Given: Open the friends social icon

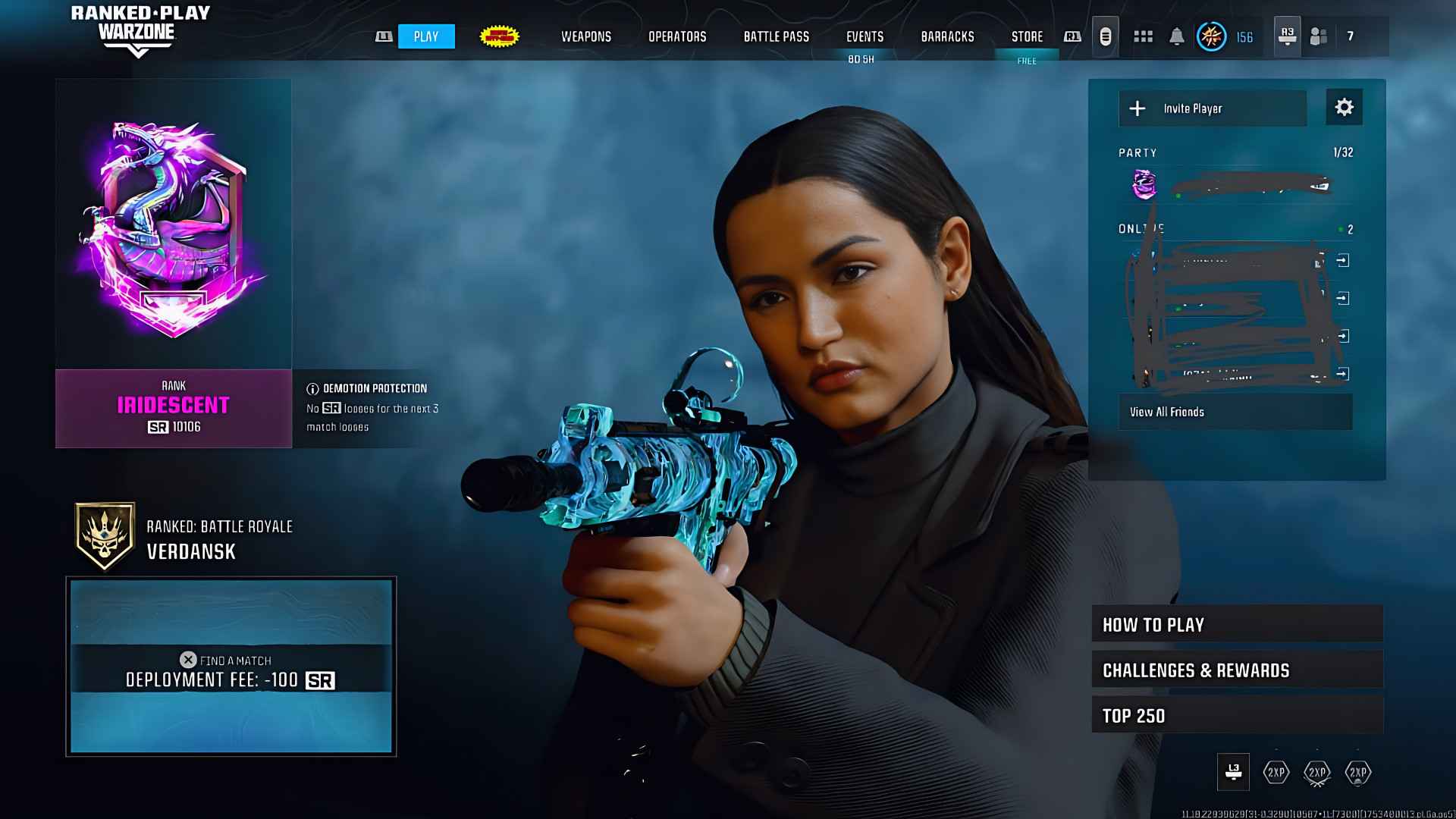Looking at the screenshot, I should click(x=1319, y=36).
